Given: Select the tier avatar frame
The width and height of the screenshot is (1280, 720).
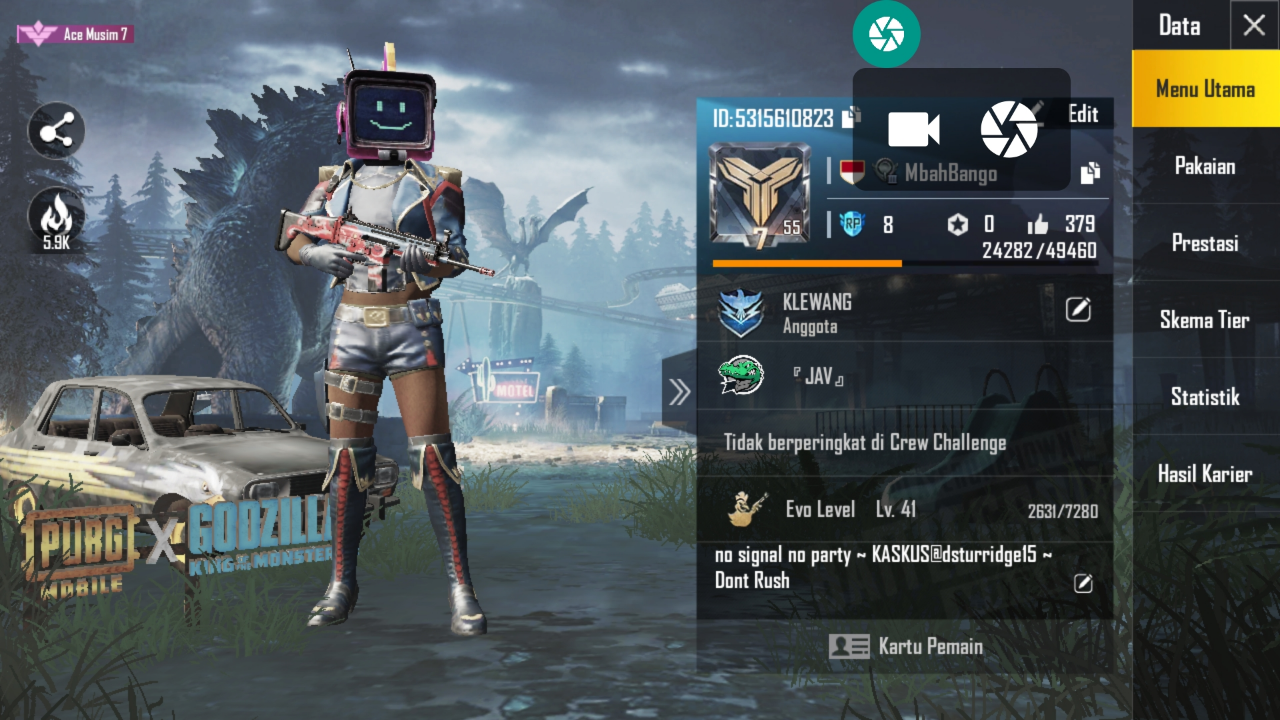Looking at the screenshot, I should pos(760,194).
